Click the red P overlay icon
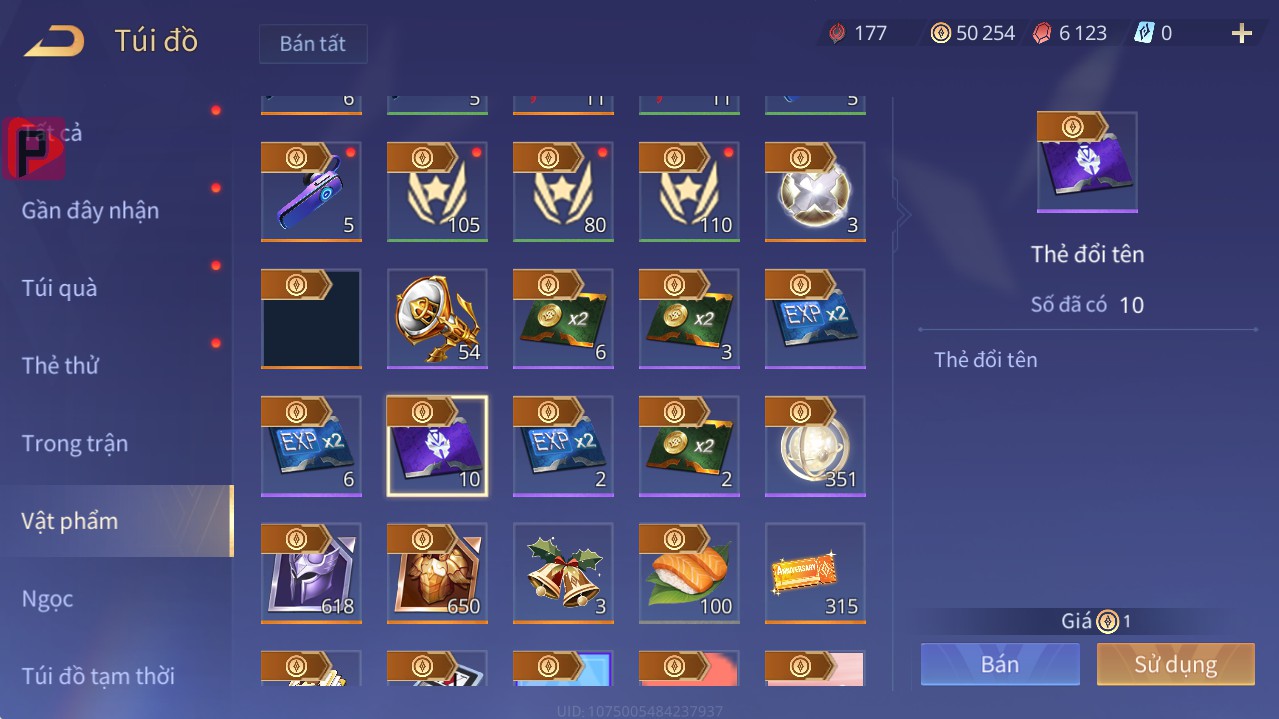Screen dimensions: 1279x719 point(35,149)
